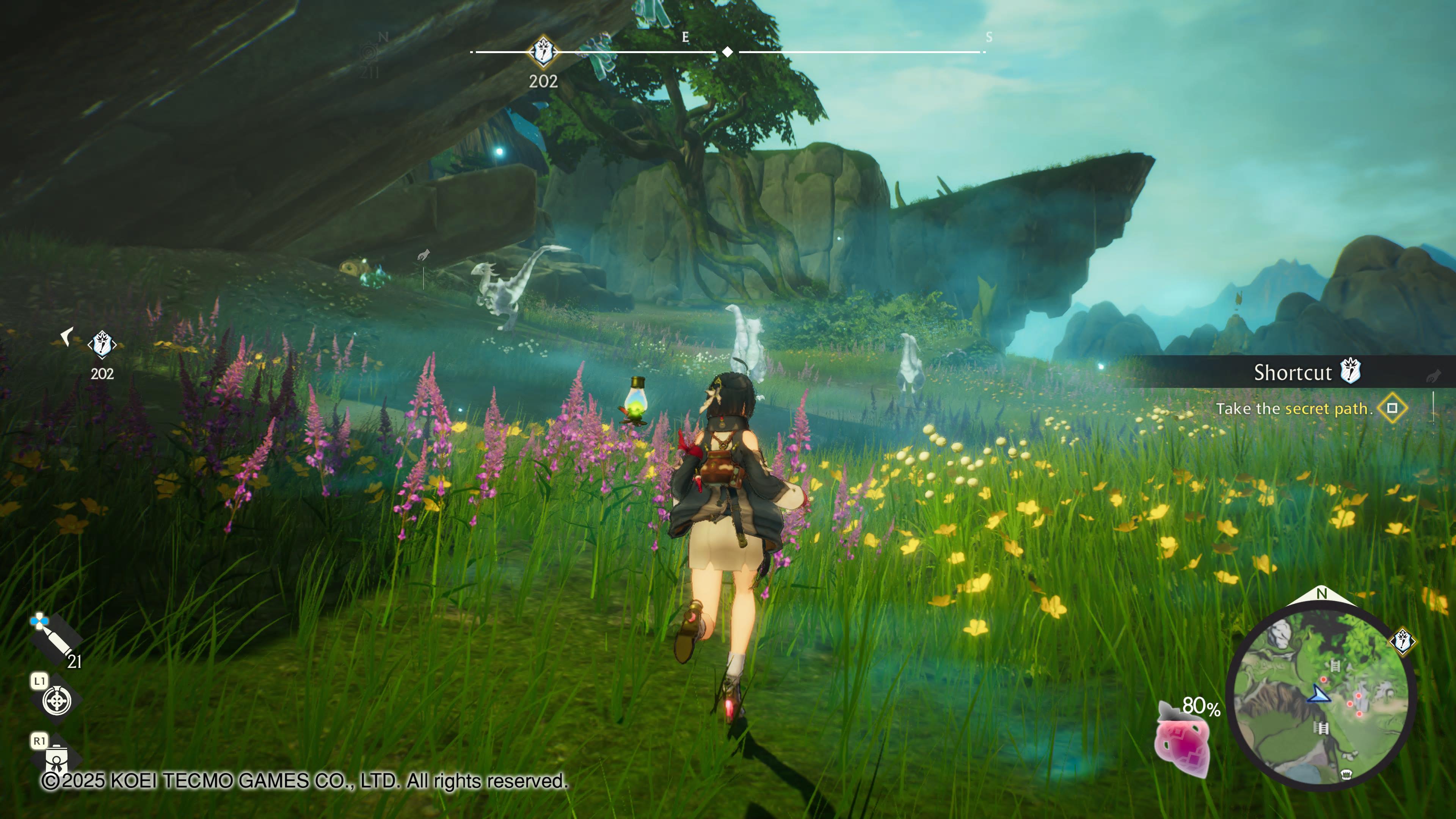Select the ladder icon on the minimap
1456x819 pixels.
(x=1335, y=666)
